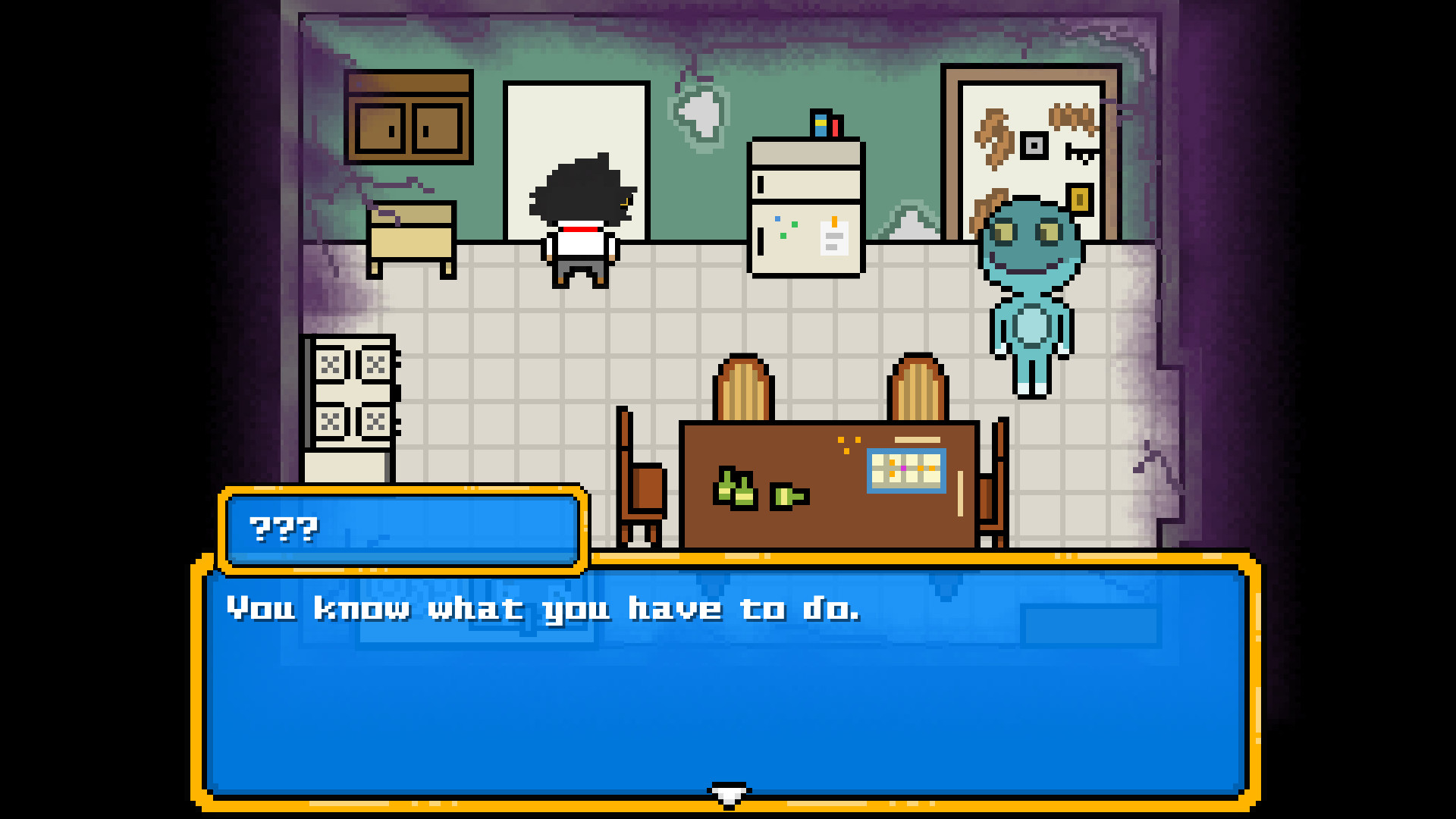Select the doorbell panel beside the door
The width and height of the screenshot is (1456, 819).
(x=1034, y=144)
